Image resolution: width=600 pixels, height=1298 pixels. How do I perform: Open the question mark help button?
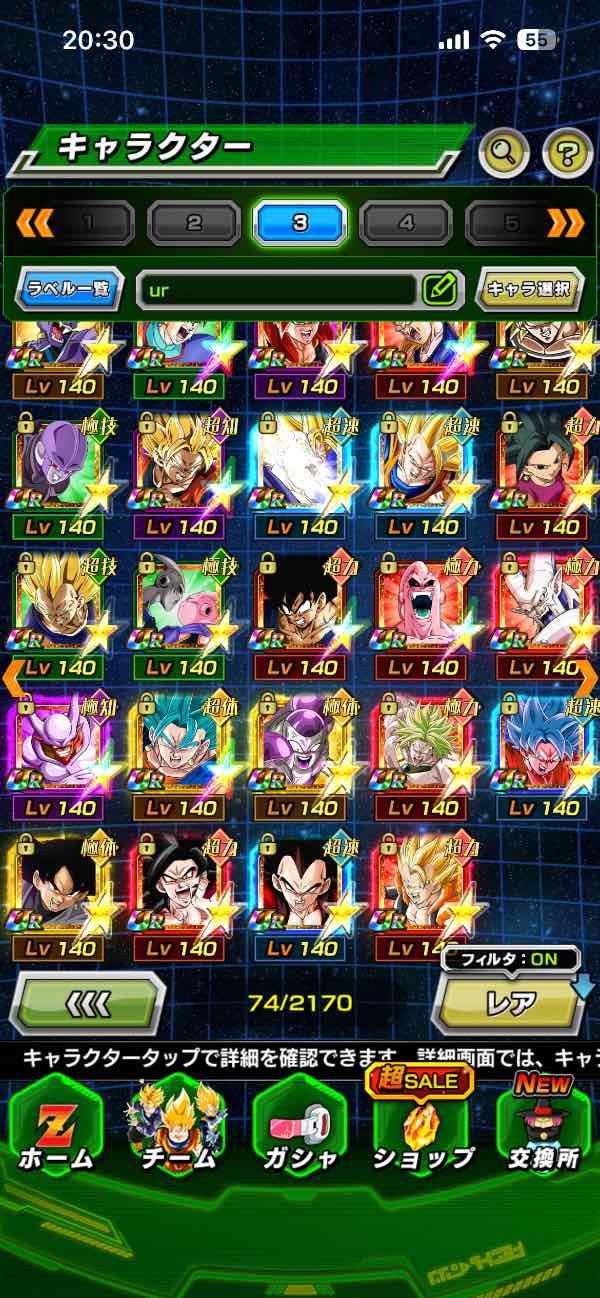point(567,153)
